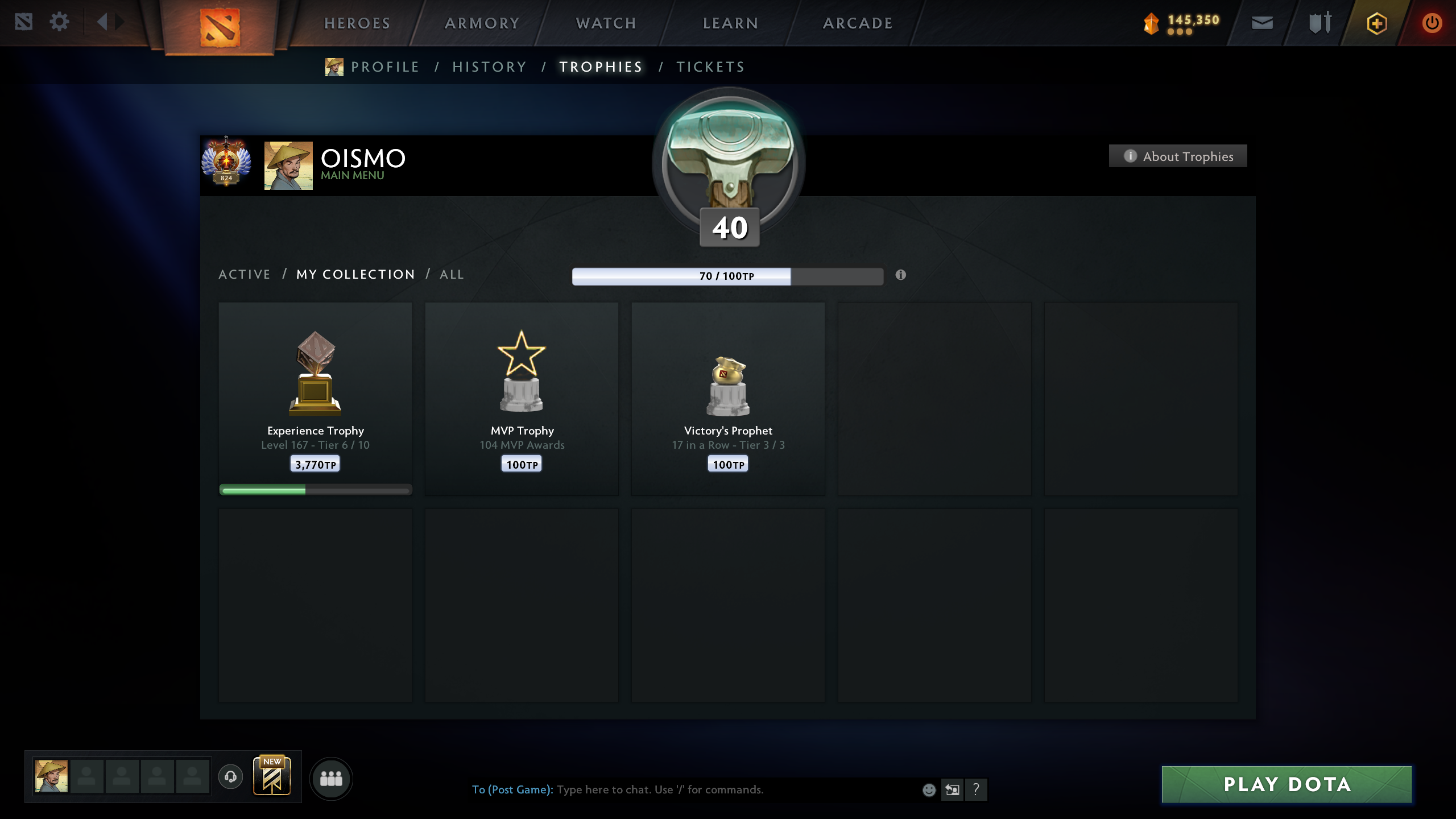Click the power/quit icon

click(x=1432, y=23)
